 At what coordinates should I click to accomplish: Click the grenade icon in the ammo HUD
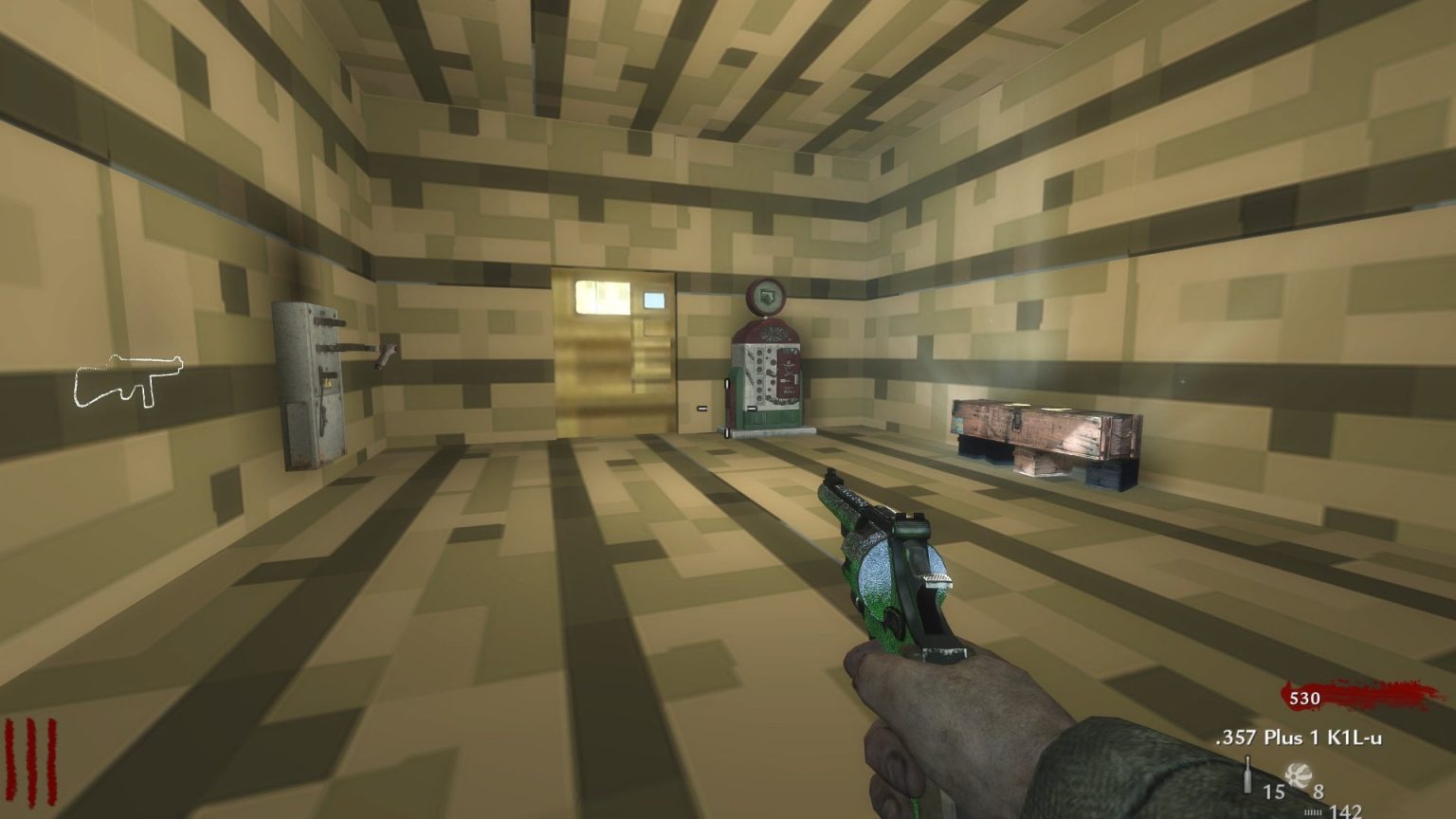coord(1299,776)
